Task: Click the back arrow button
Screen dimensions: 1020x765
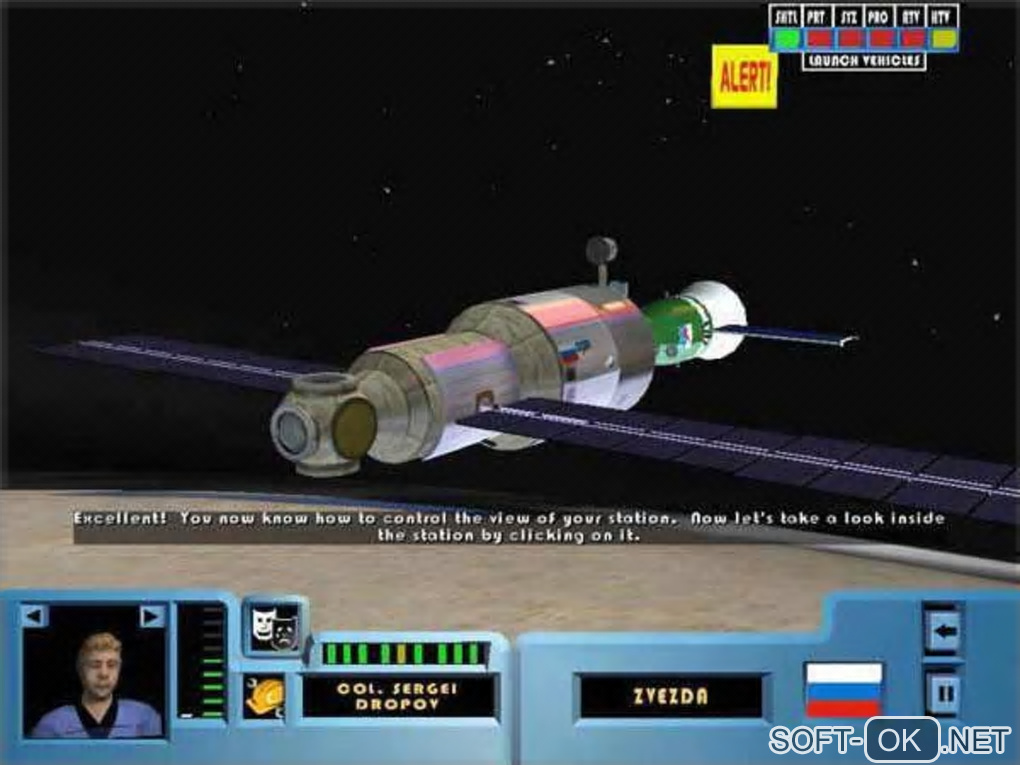Action: (943, 631)
